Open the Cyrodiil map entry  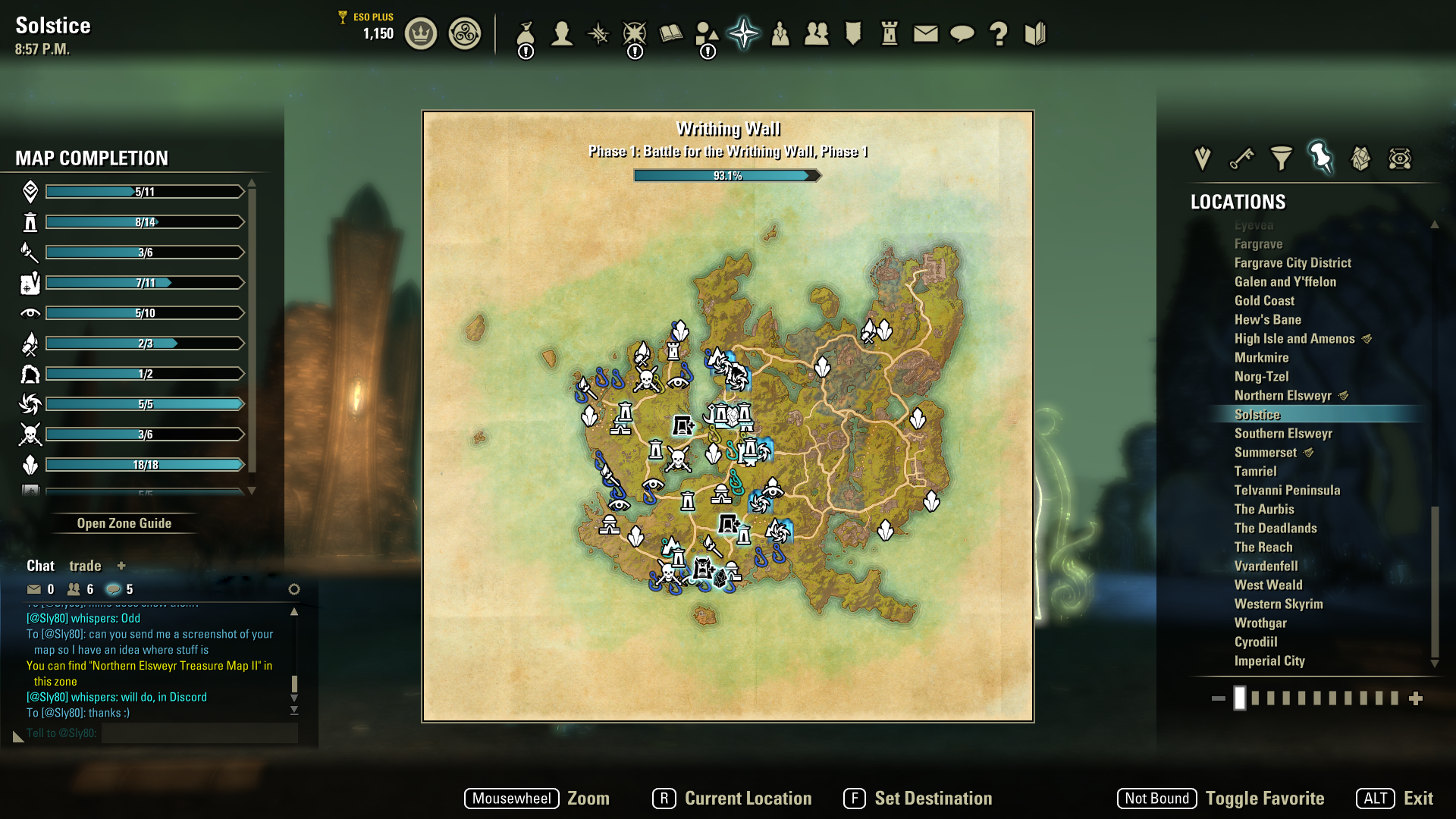point(1256,642)
